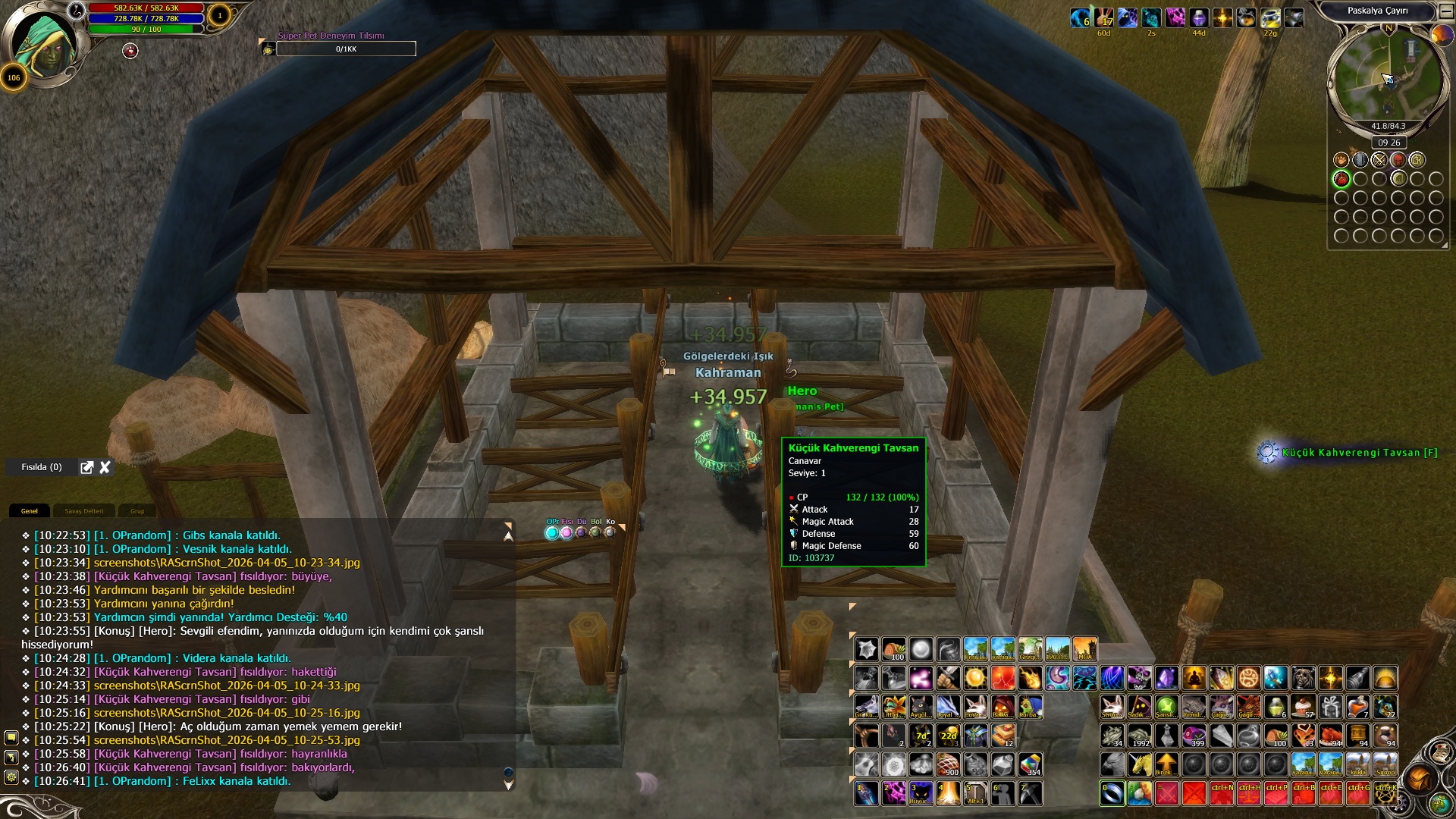Pop out the Fısılda whisper window
Image resolution: width=1456 pixels, height=819 pixels.
tap(87, 467)
